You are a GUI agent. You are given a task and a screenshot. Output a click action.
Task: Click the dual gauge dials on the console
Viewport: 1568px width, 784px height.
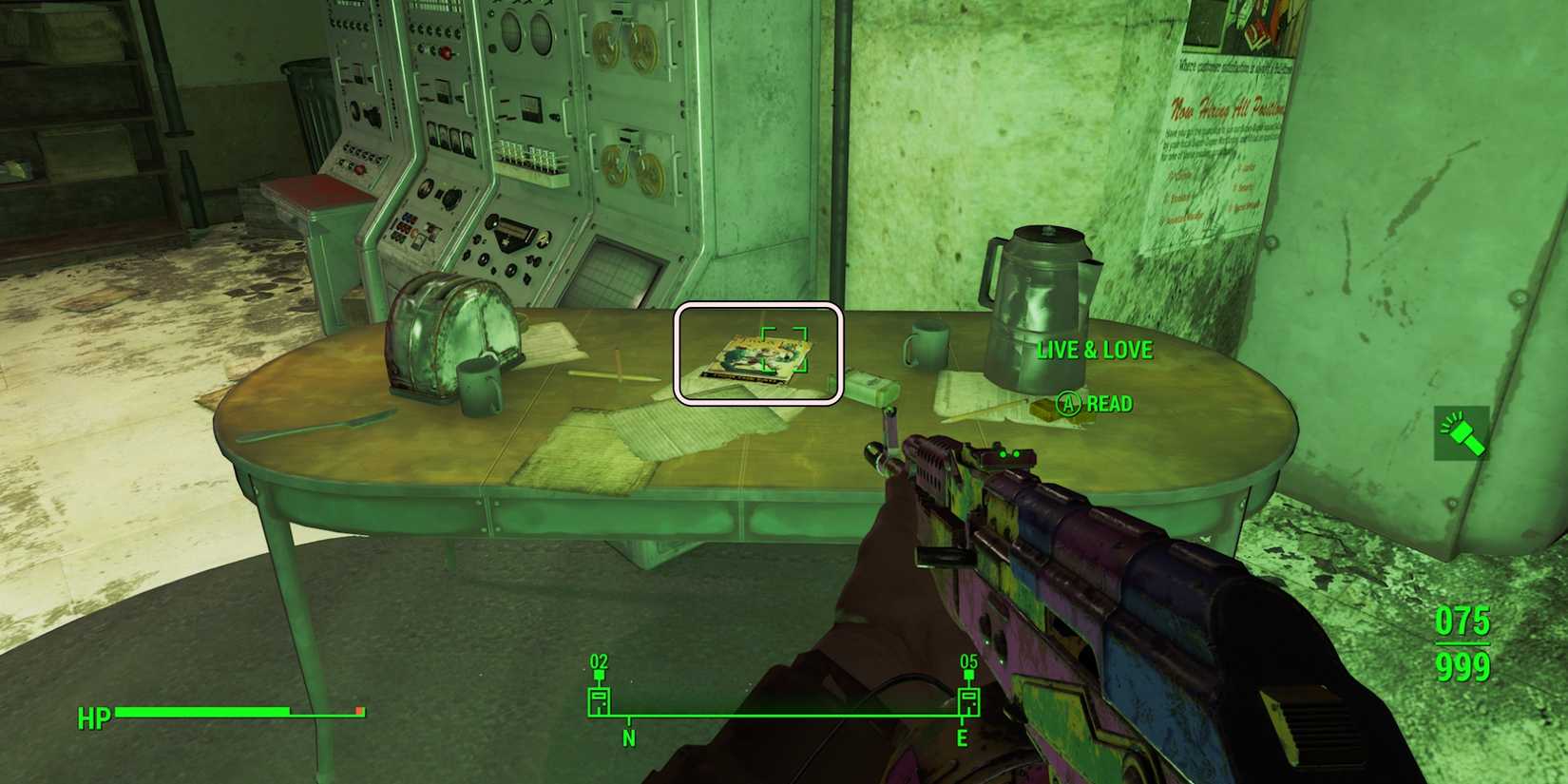click(x=527, y=33)
